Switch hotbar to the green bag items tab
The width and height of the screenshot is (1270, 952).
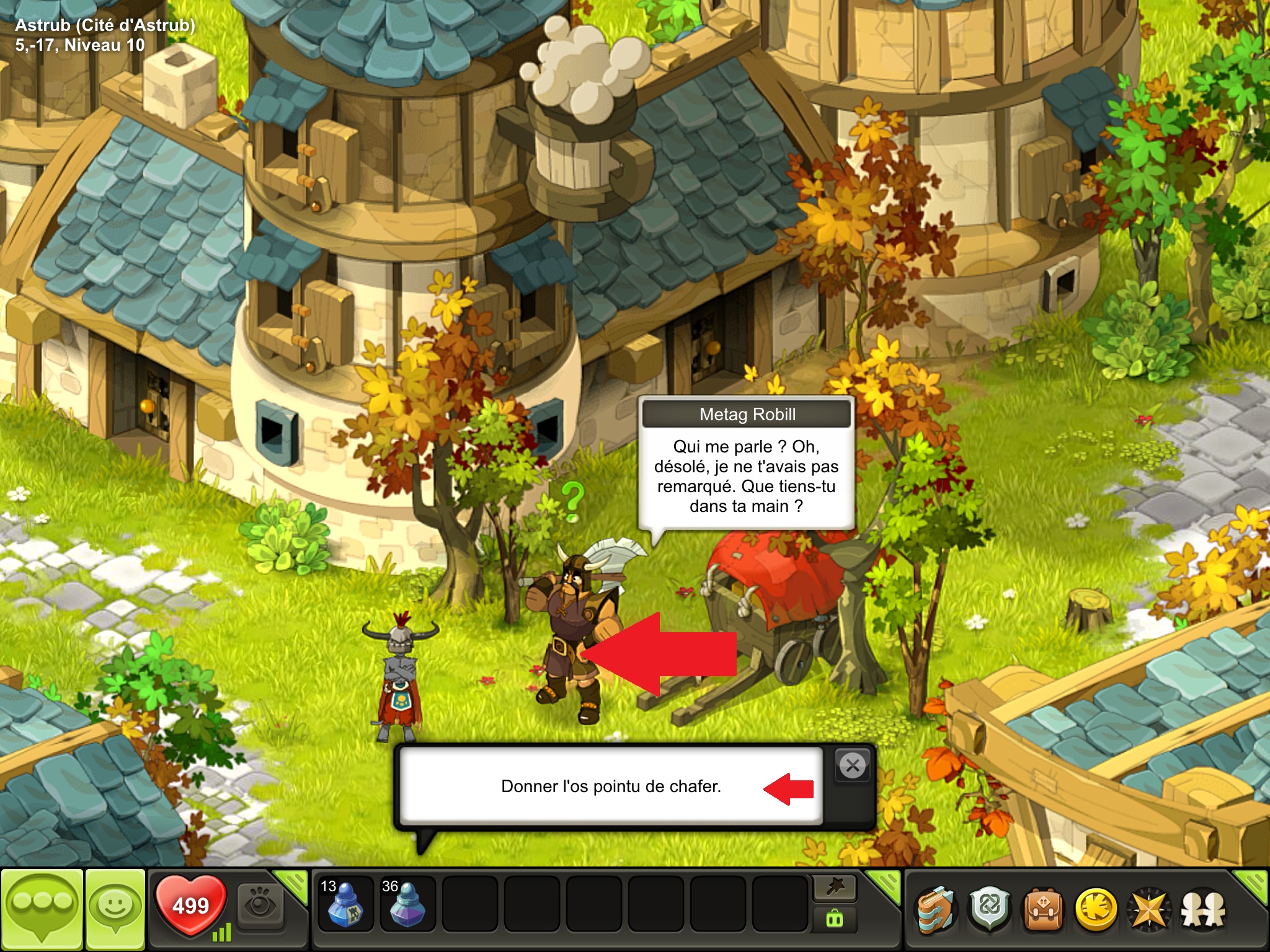(835, 919)
